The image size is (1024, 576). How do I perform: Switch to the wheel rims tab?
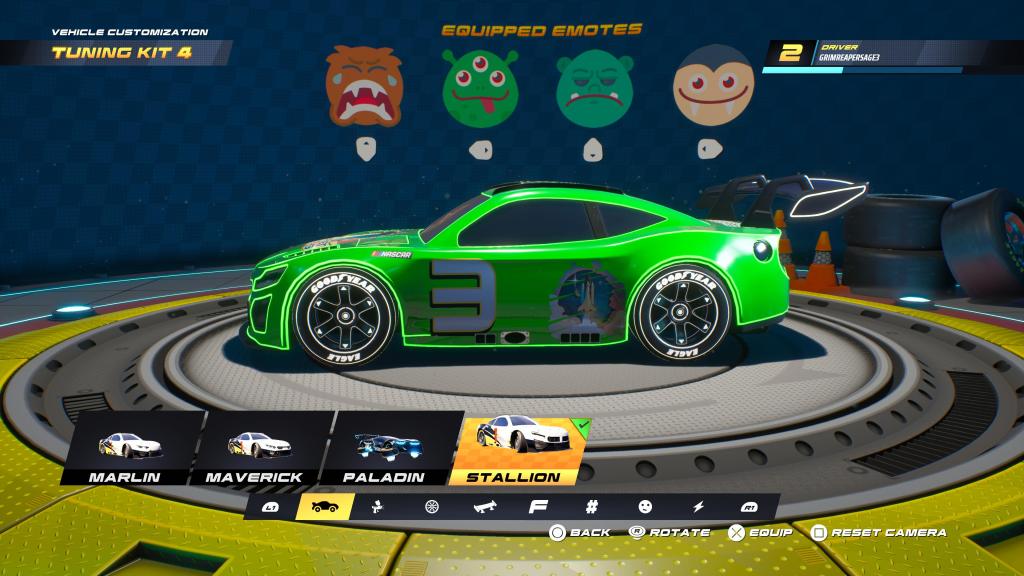click(x=432, y=507)
